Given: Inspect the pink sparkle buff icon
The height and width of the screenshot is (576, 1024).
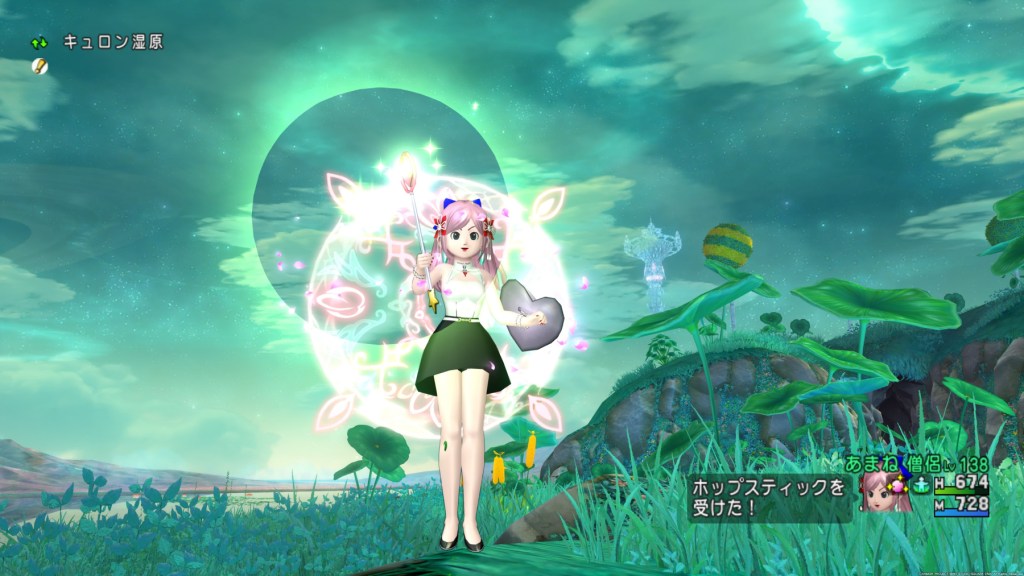Looking at the screenshot, I should coord(897,487).
